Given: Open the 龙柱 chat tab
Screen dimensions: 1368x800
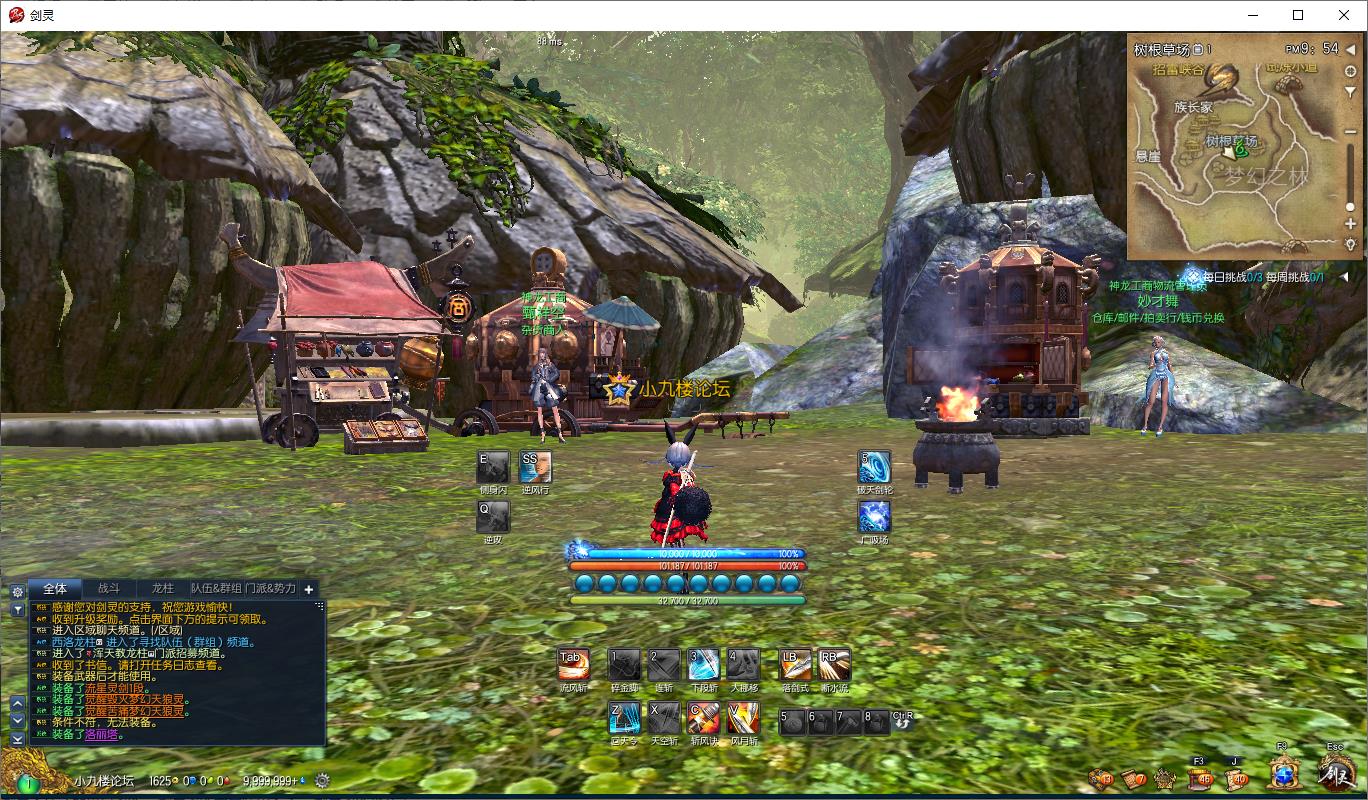Looking at the screenshot, I should pos(162,589).
